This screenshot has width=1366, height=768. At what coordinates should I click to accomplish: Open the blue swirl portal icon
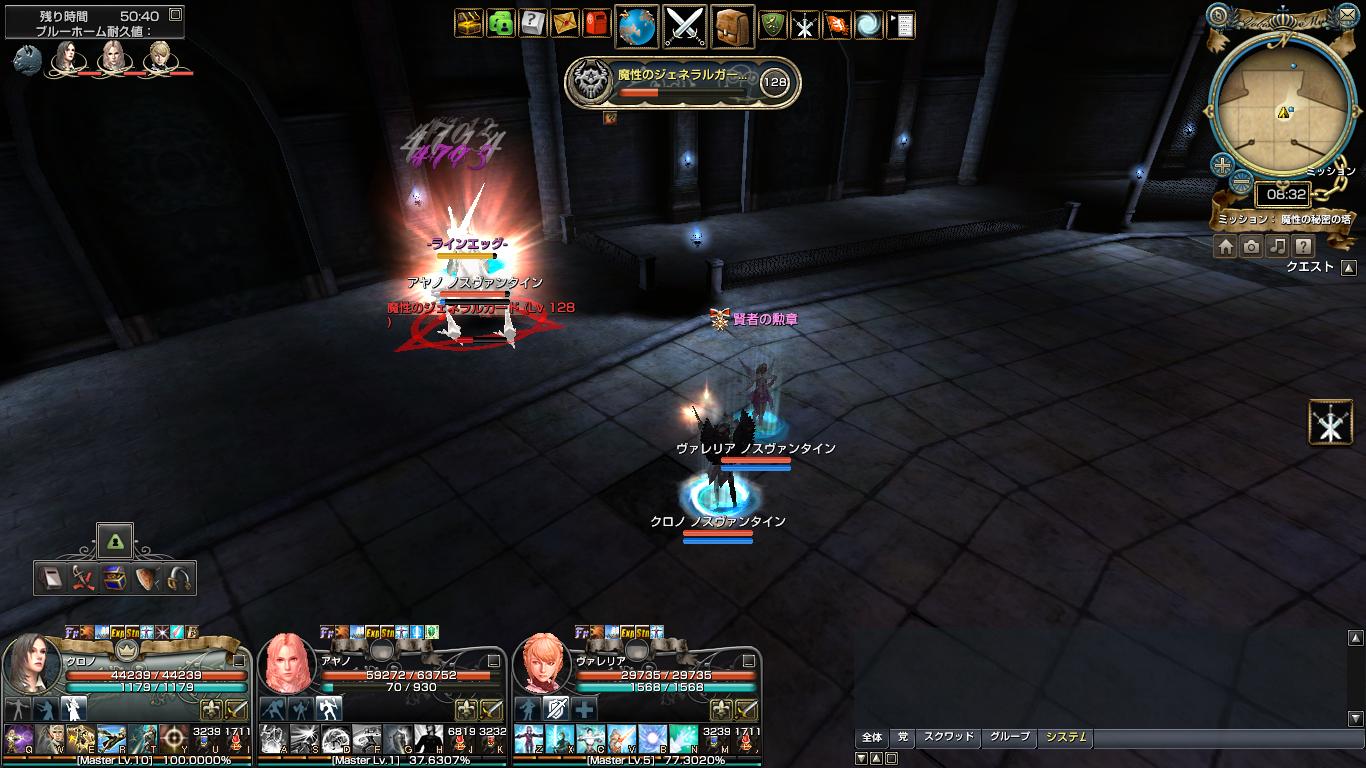coord(868,25)
